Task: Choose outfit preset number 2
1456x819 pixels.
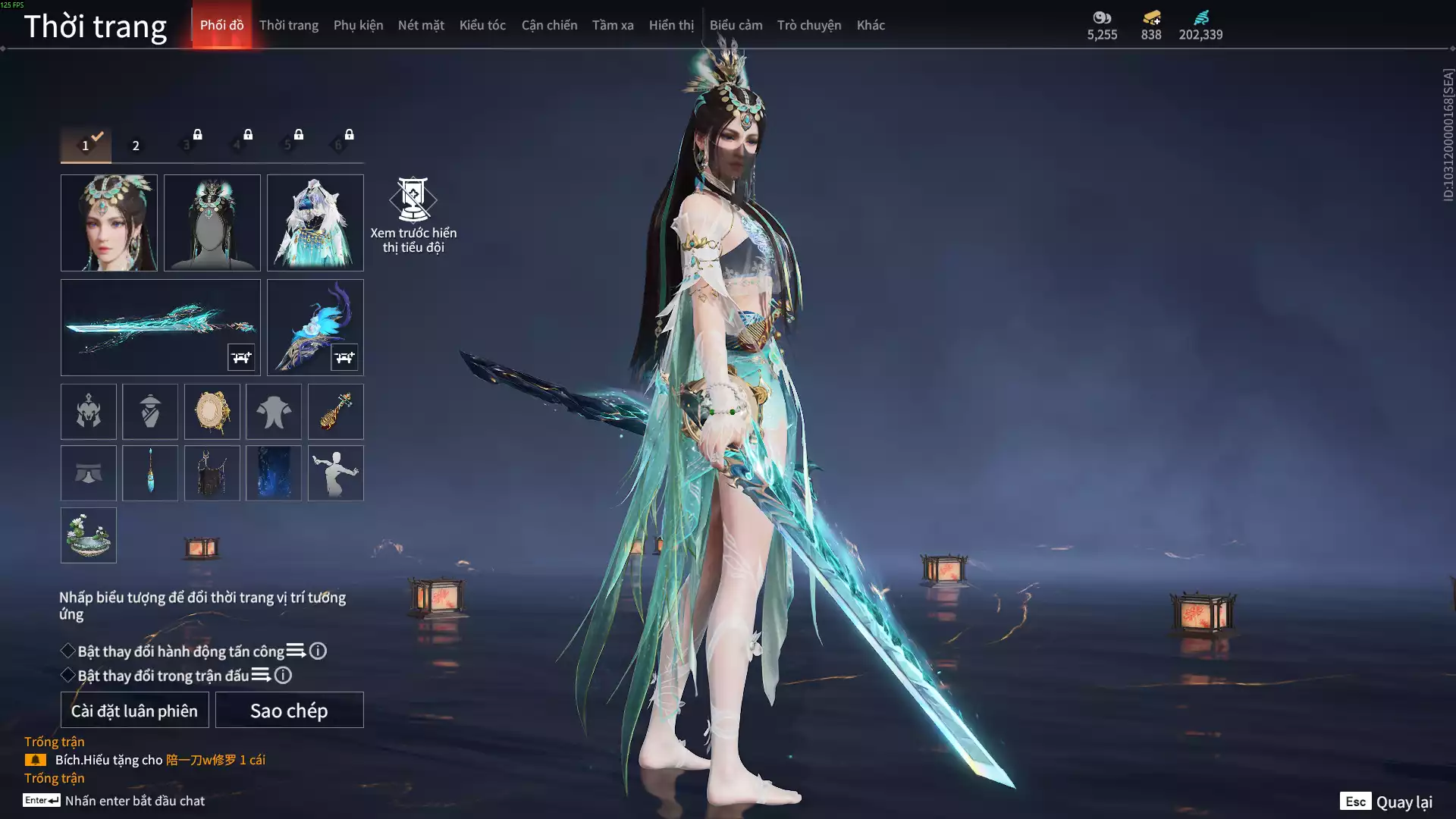Action: pyautogui.click(x=136, y=146)
